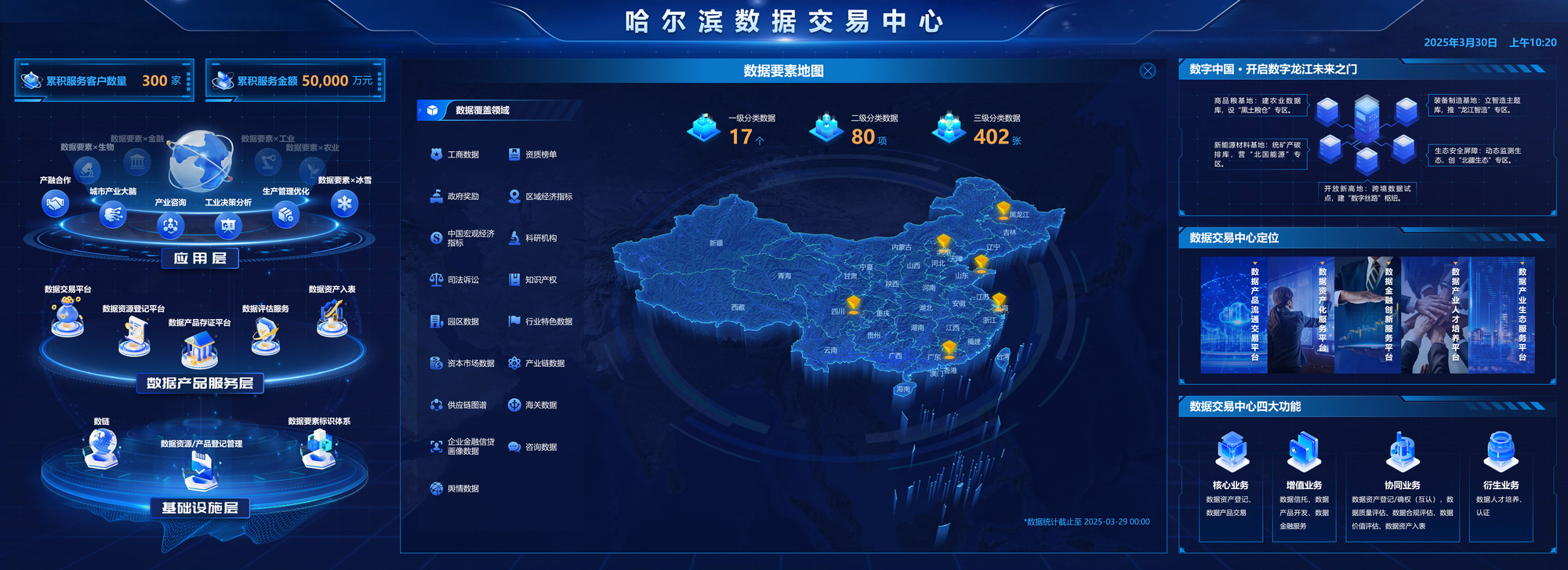Open the 知识产权 data category icon
The height and width of the screenshot is (570, 1568).
tap(514, 279)
